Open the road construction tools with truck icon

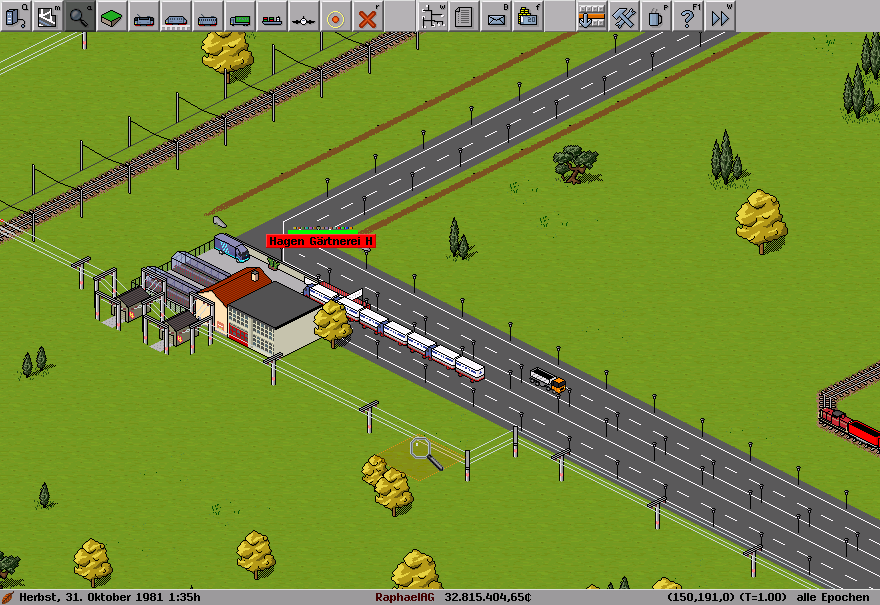[x=240, y=16]
